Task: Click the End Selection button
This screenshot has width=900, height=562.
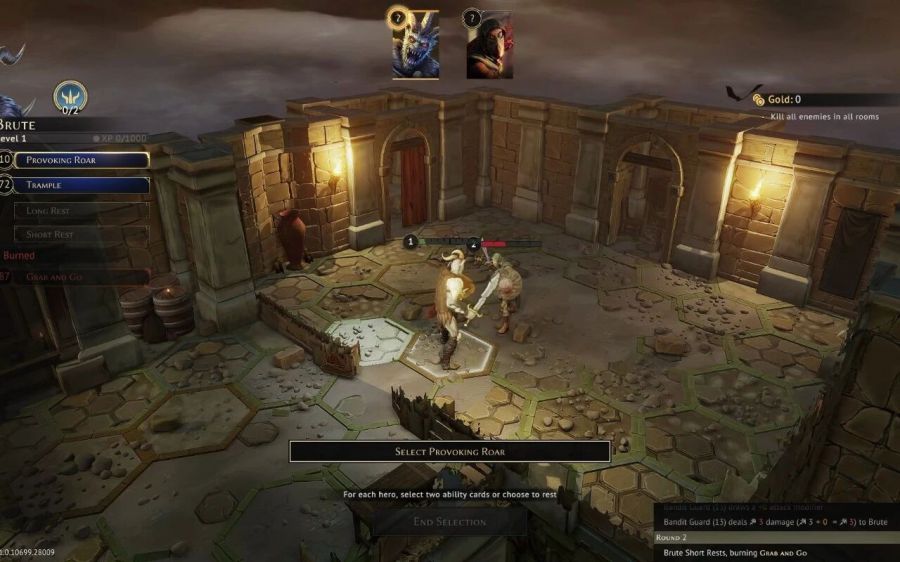Action: (x=450, y=521)
